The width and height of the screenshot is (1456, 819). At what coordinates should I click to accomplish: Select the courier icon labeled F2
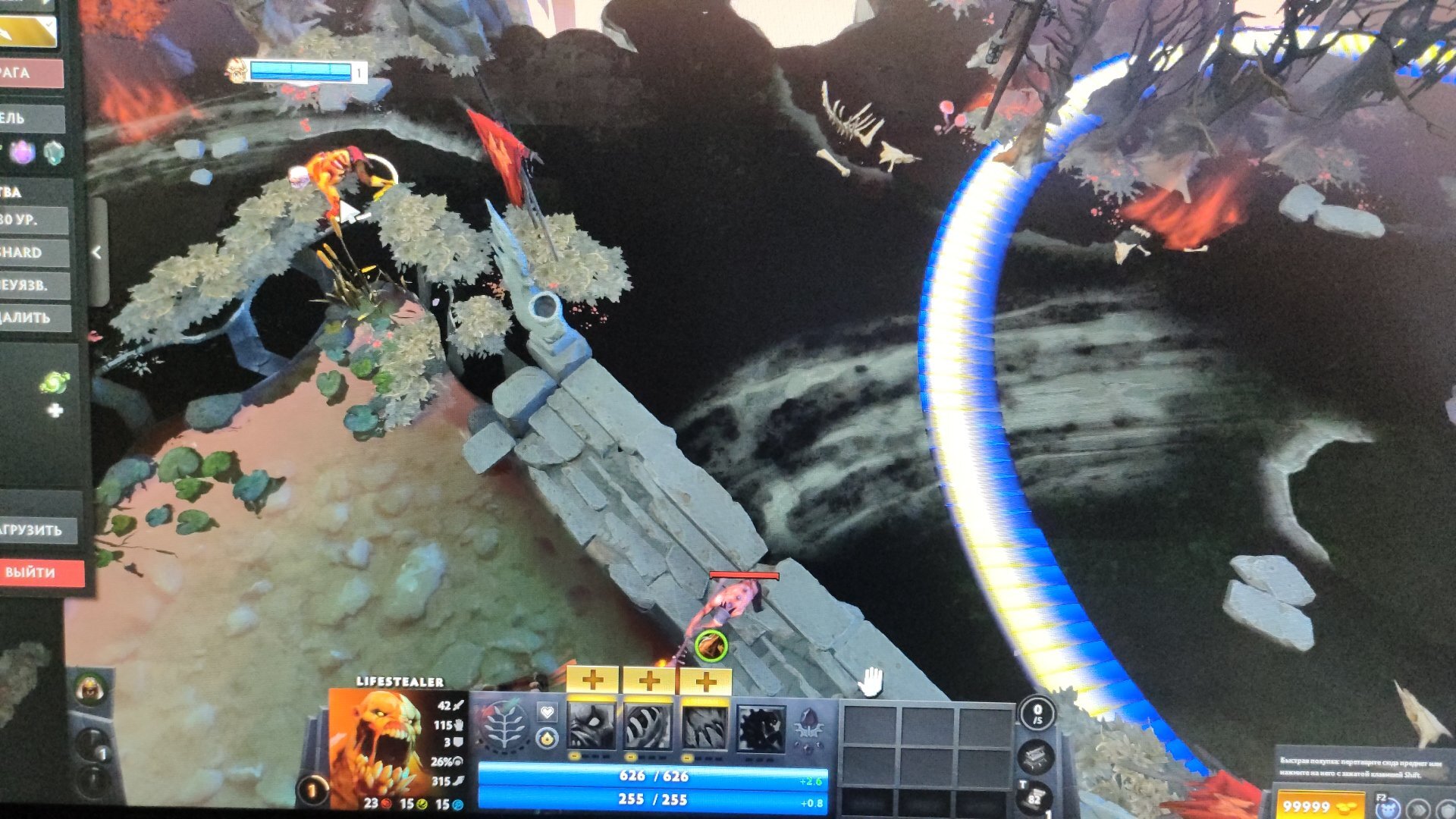click(x=1388, y=807)
